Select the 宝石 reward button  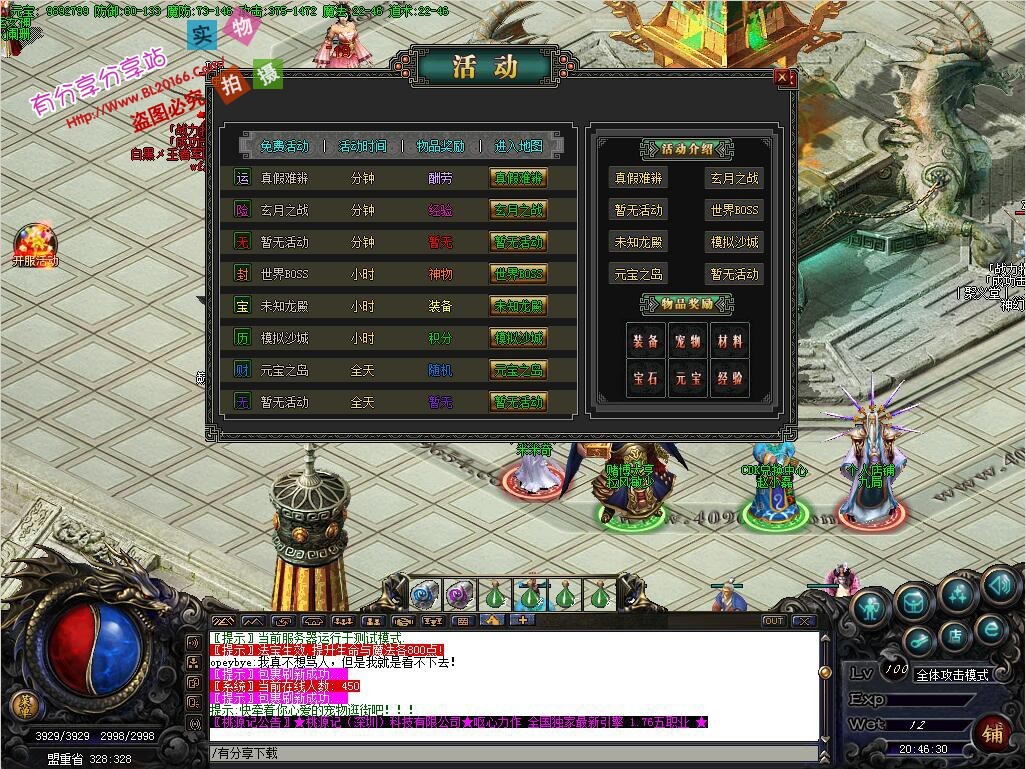645,379
